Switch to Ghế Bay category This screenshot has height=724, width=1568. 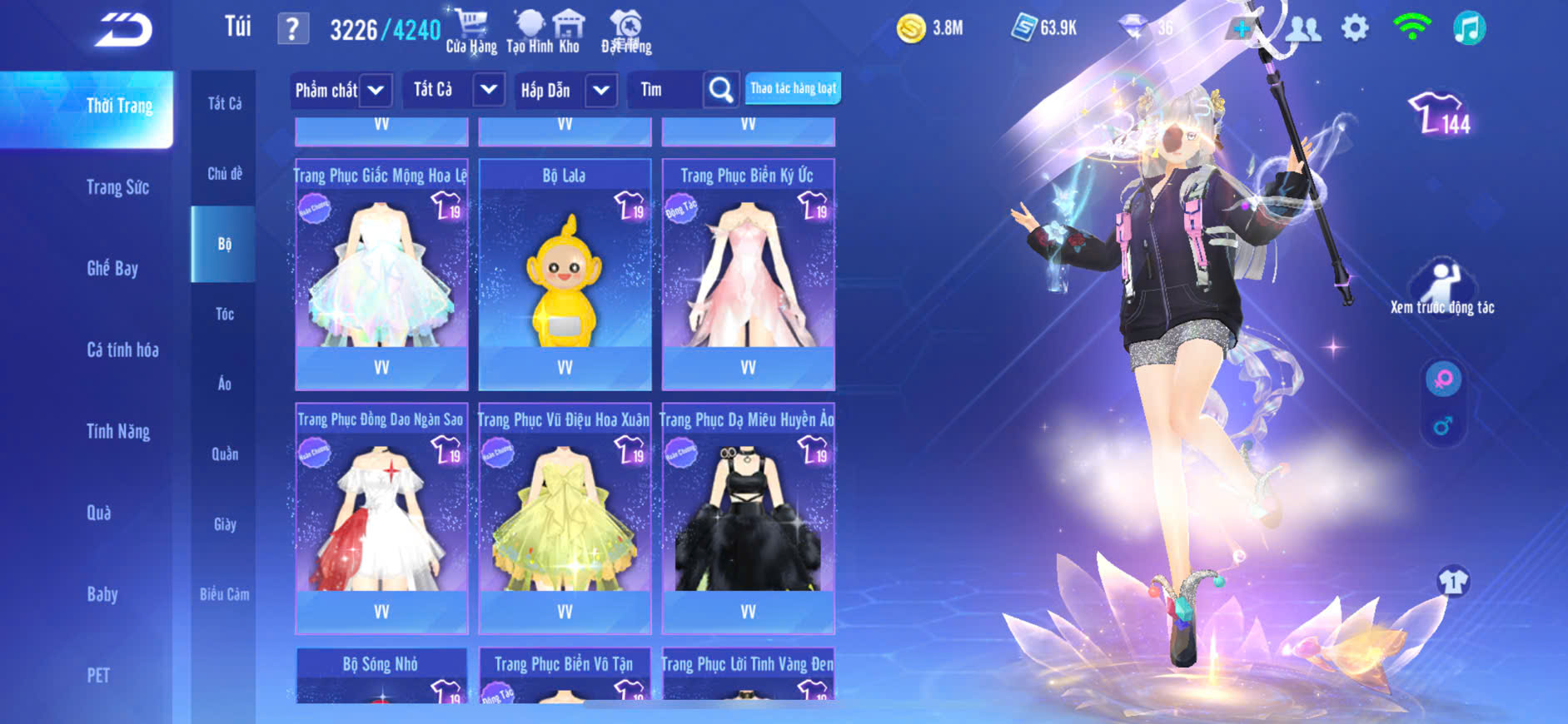coord(112,268)
